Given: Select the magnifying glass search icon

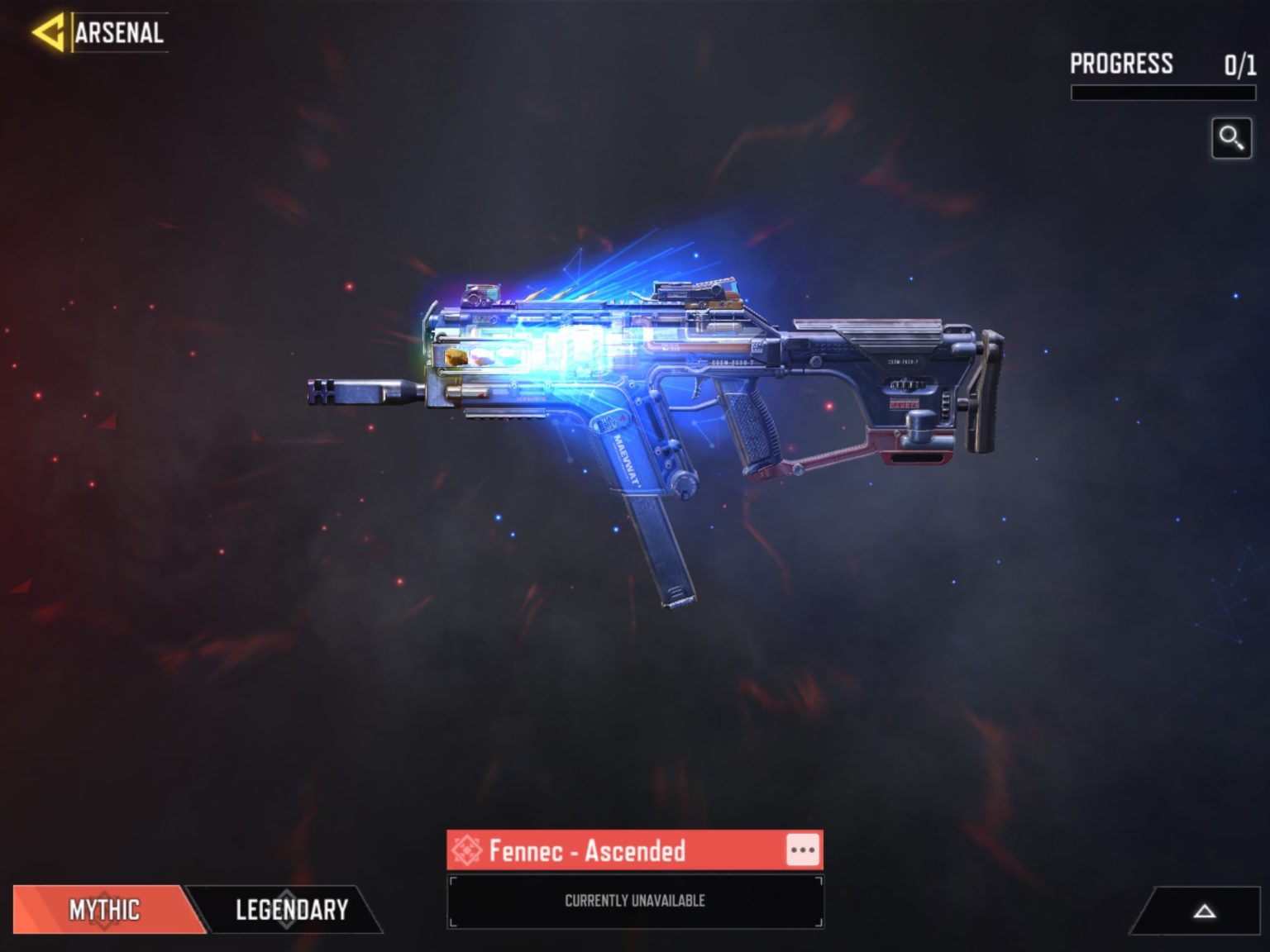Looking at the screenshot, I should (x=1231, y=137).
